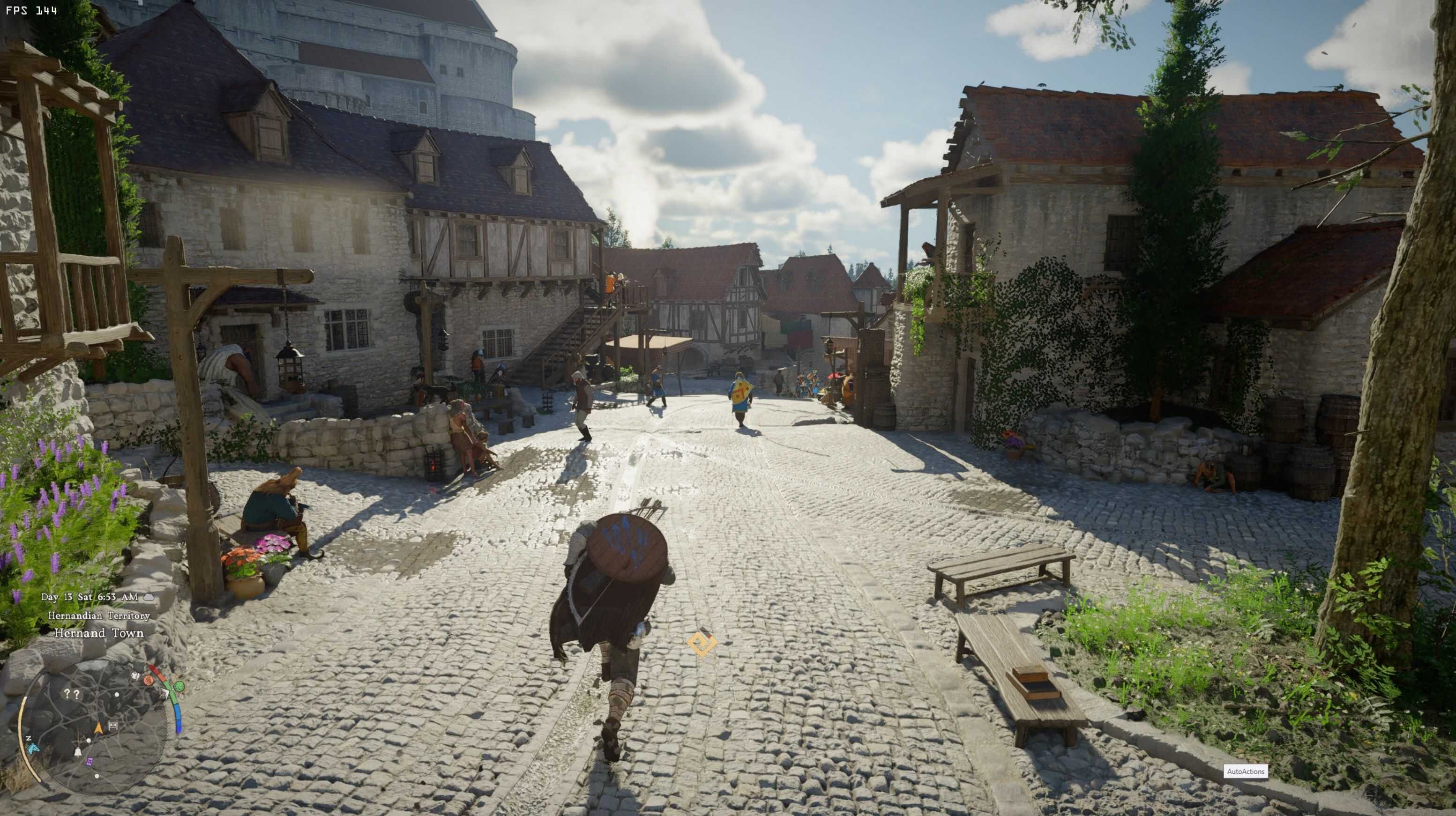
Task: Click the green stamina arc on the minimap
Action: [x=172, y=696]
